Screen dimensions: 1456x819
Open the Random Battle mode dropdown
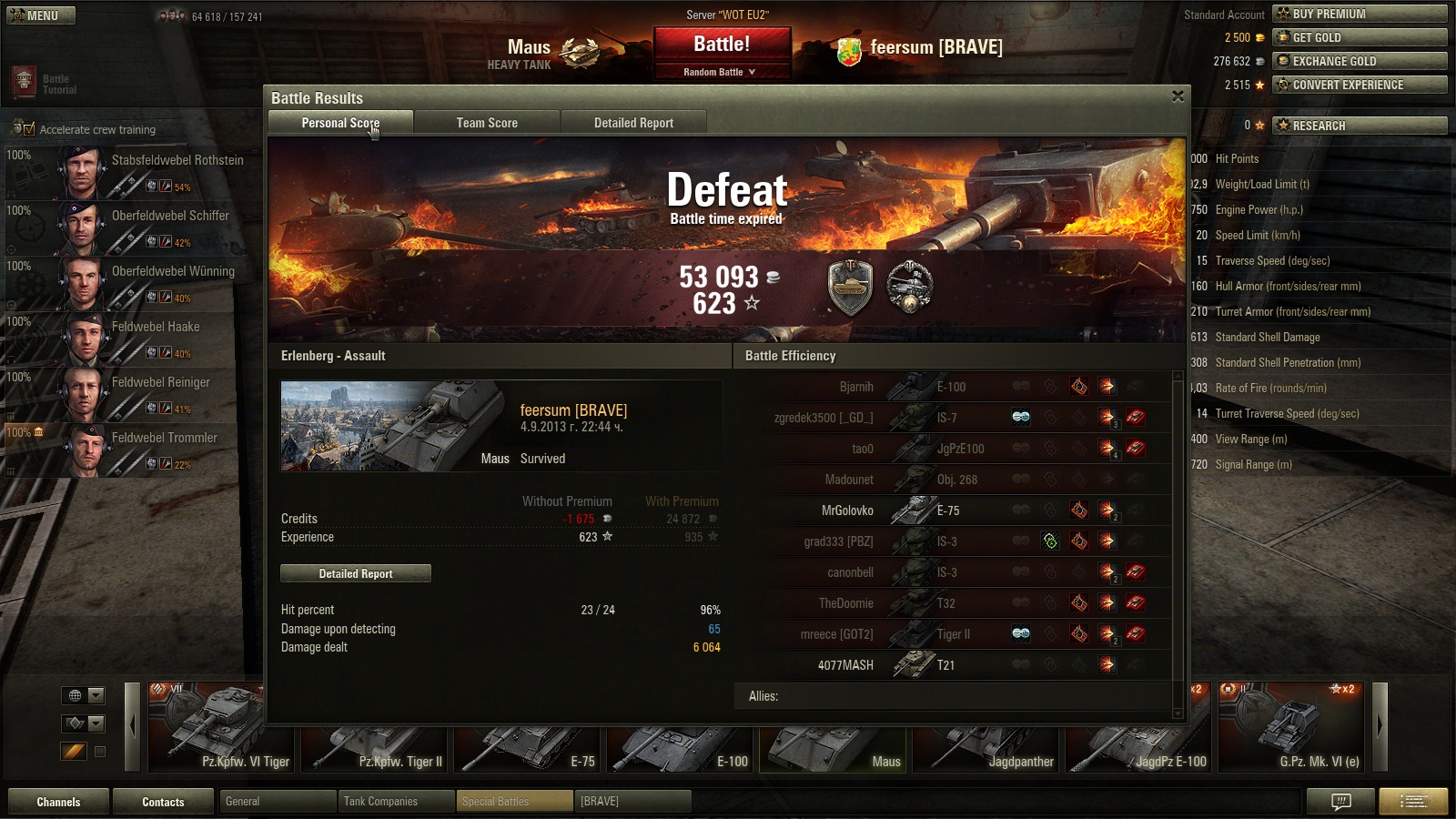pos(720,72)
